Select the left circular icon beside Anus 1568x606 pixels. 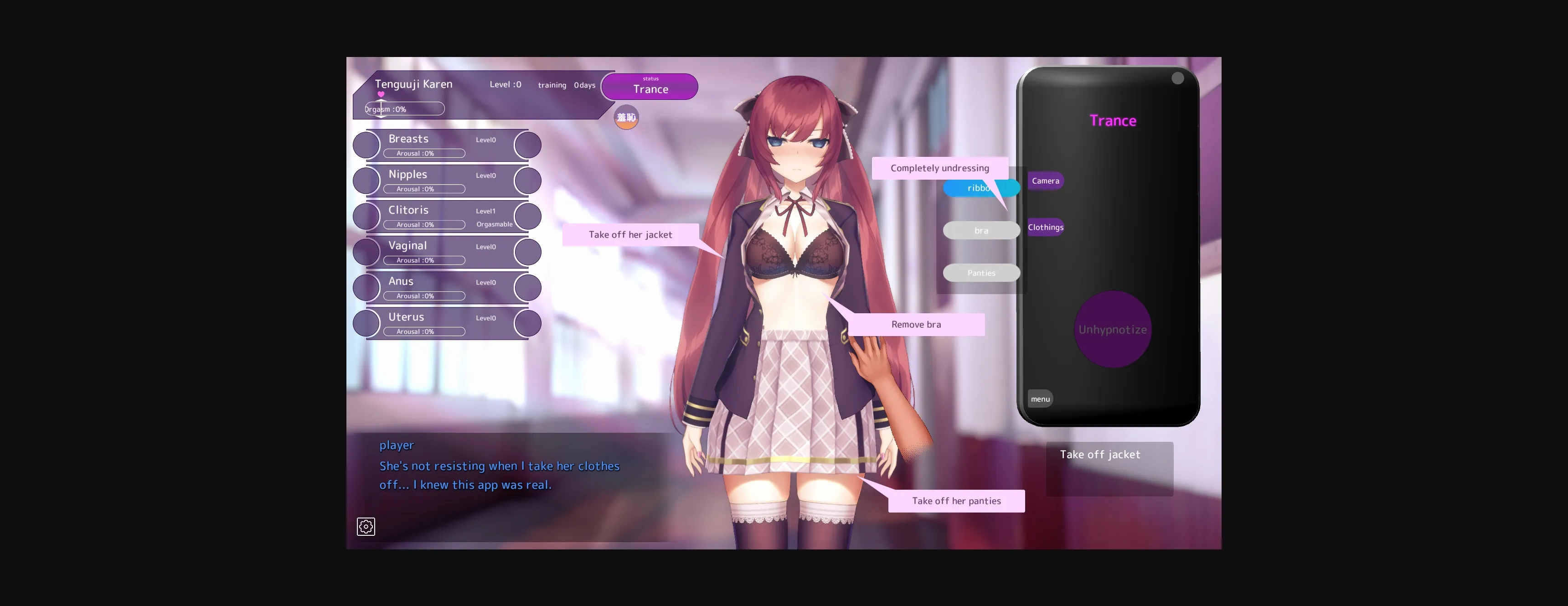click(366, 287)
